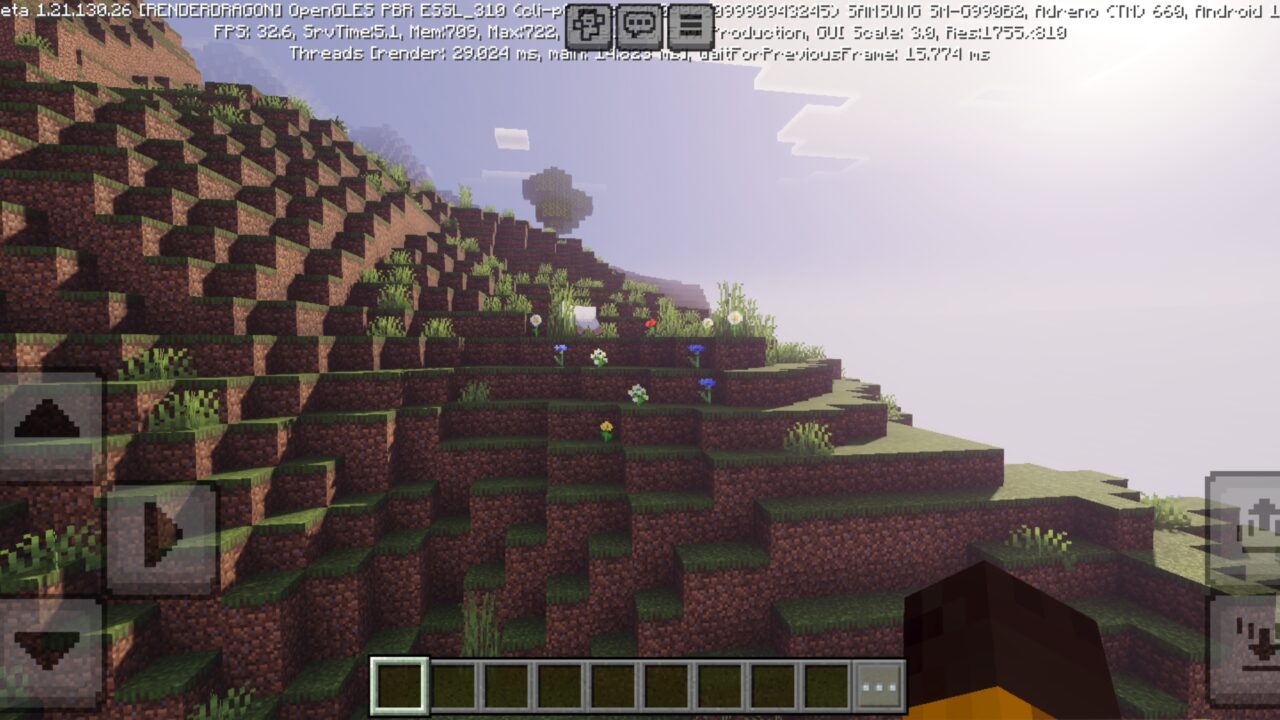Open the emote wheel
Image resolution: width=1280 pixels, height=720 pixels.
coord(588,23)
